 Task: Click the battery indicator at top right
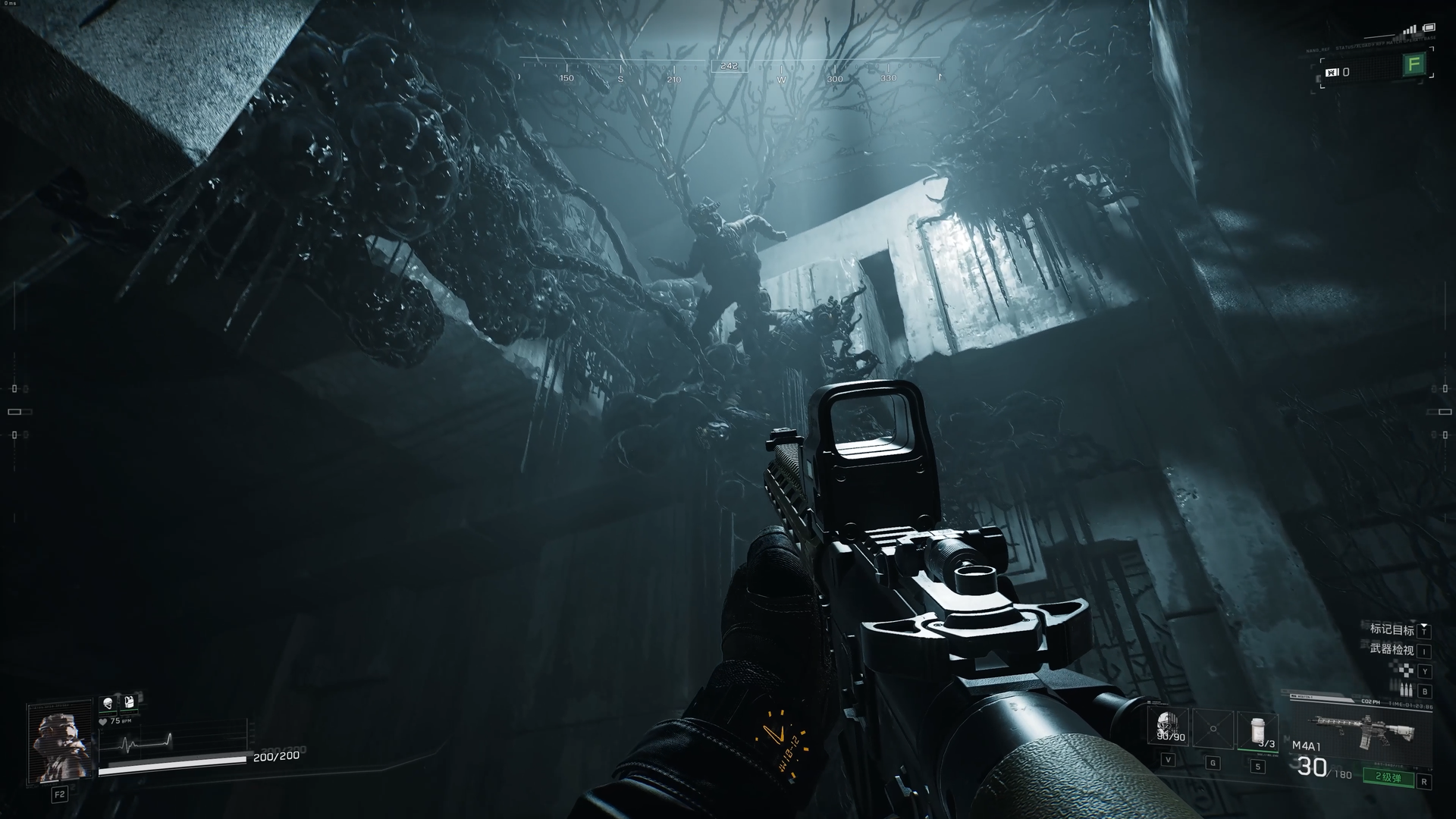point(1429,28)
